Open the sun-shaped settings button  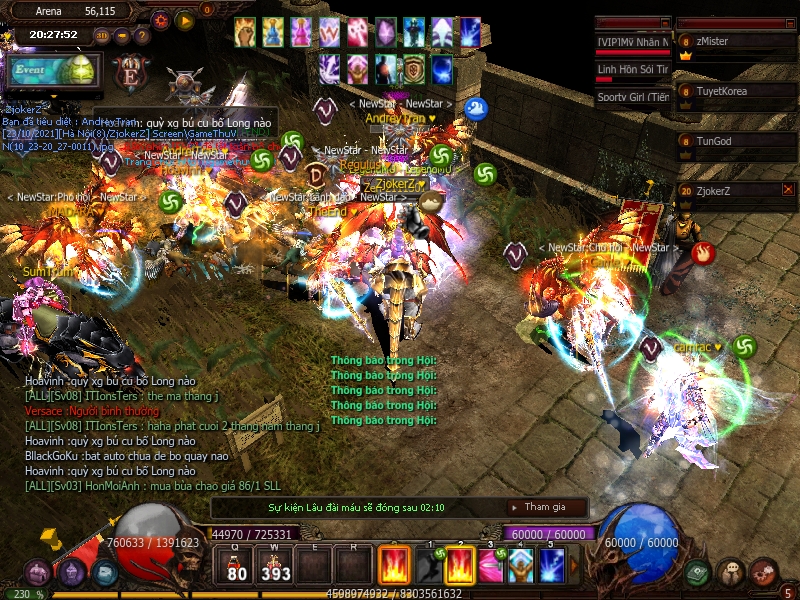coord(160,20)
